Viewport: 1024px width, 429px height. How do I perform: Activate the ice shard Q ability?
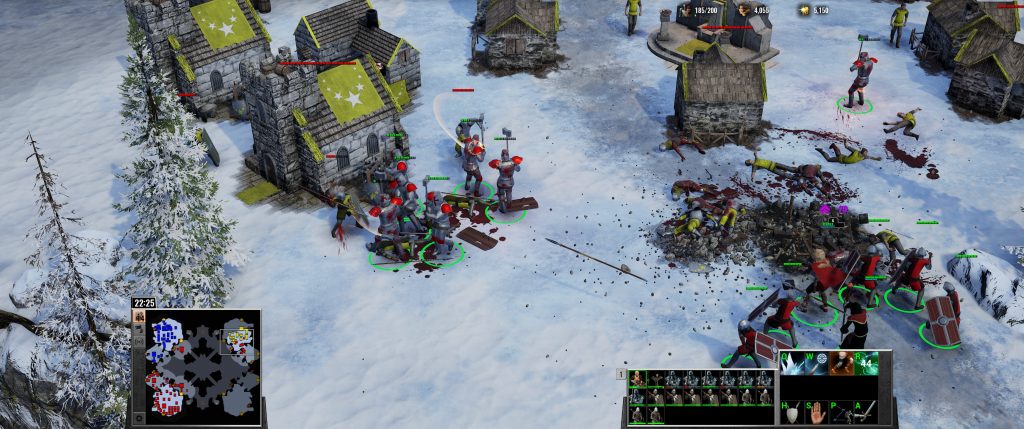coord(796,363)
